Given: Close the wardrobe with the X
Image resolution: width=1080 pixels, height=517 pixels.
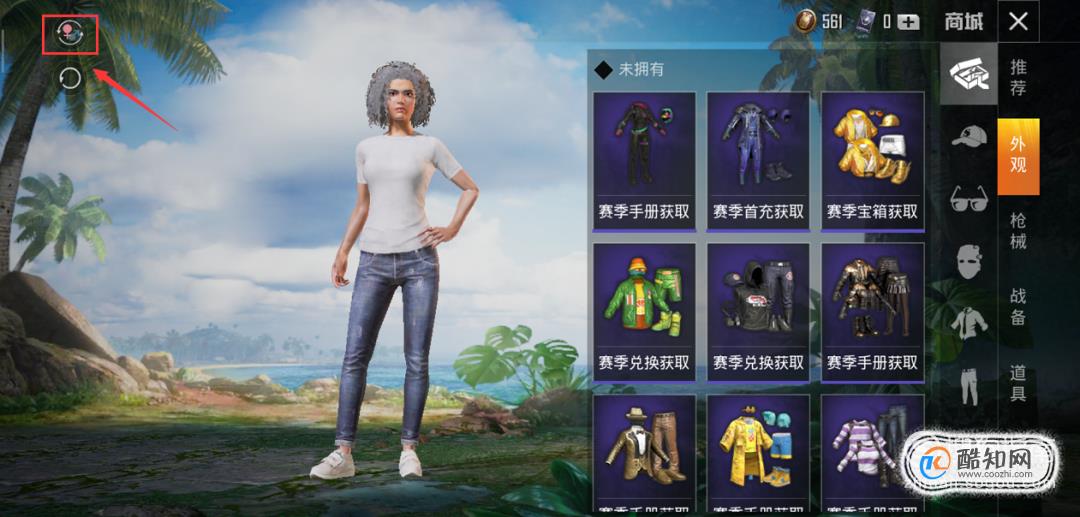Looking at the screenshot, I should point(1018,21).
